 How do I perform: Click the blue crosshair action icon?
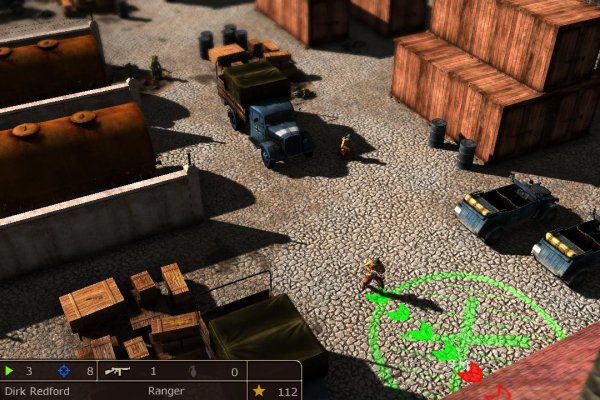pyautogui.click(x=64, y=371)
